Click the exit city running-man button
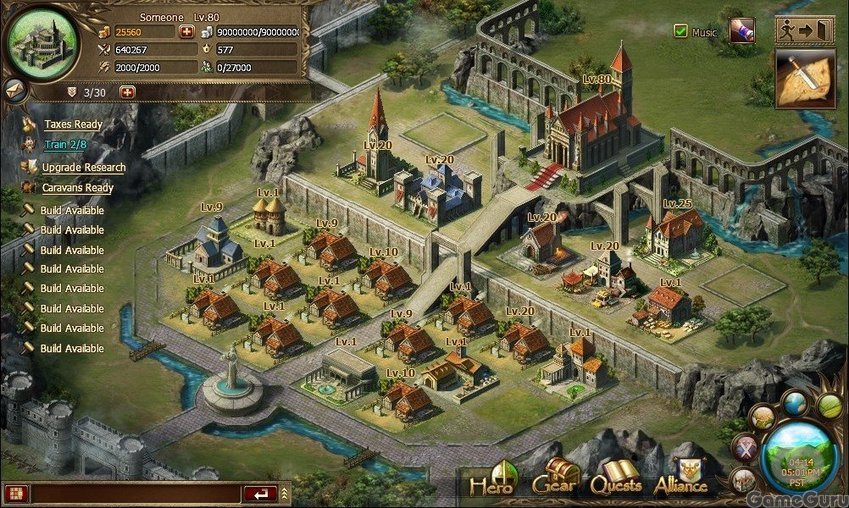The height and width of the screenshot is (508, 849). click(x=804, y=30)
